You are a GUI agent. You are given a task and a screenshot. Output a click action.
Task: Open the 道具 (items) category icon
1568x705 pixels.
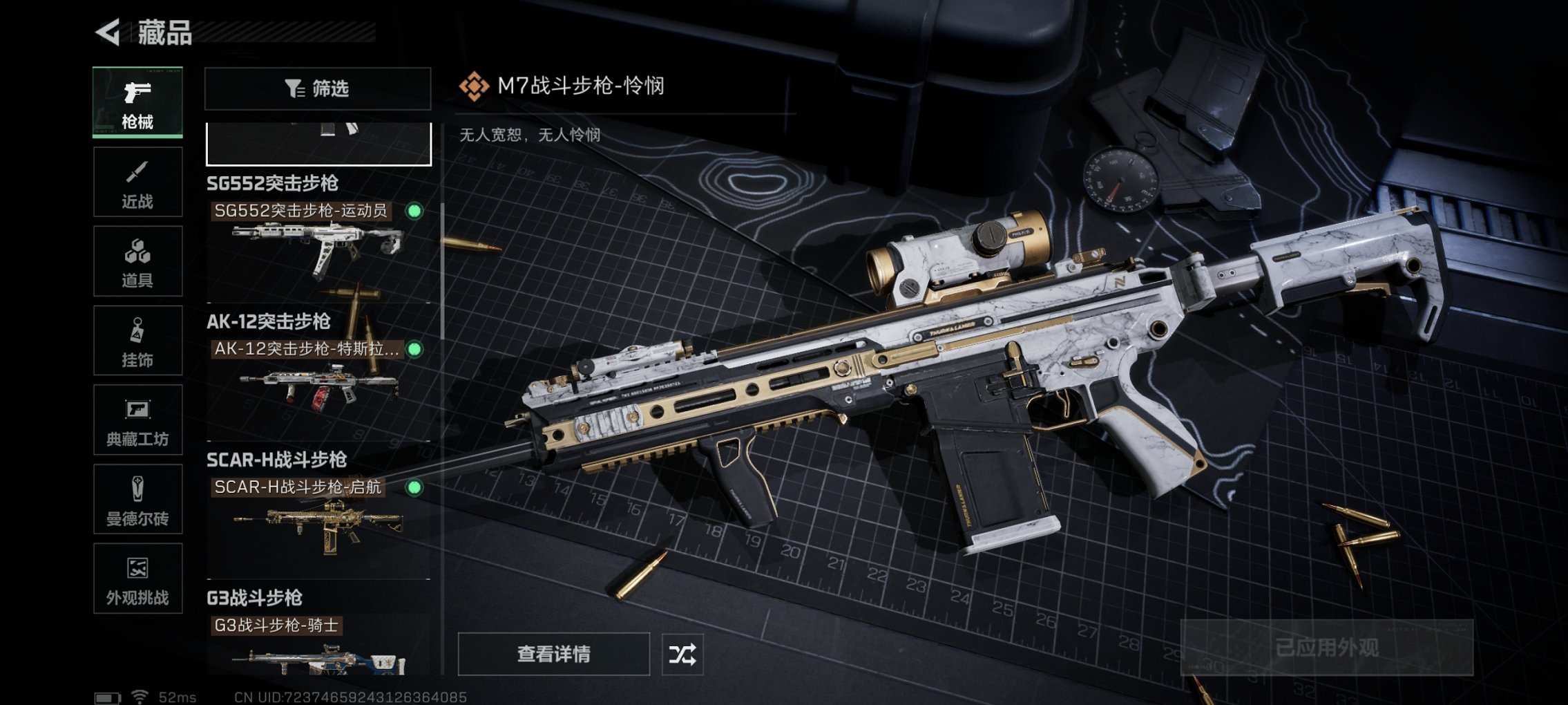pyautogui.click(x=137, y=261)
